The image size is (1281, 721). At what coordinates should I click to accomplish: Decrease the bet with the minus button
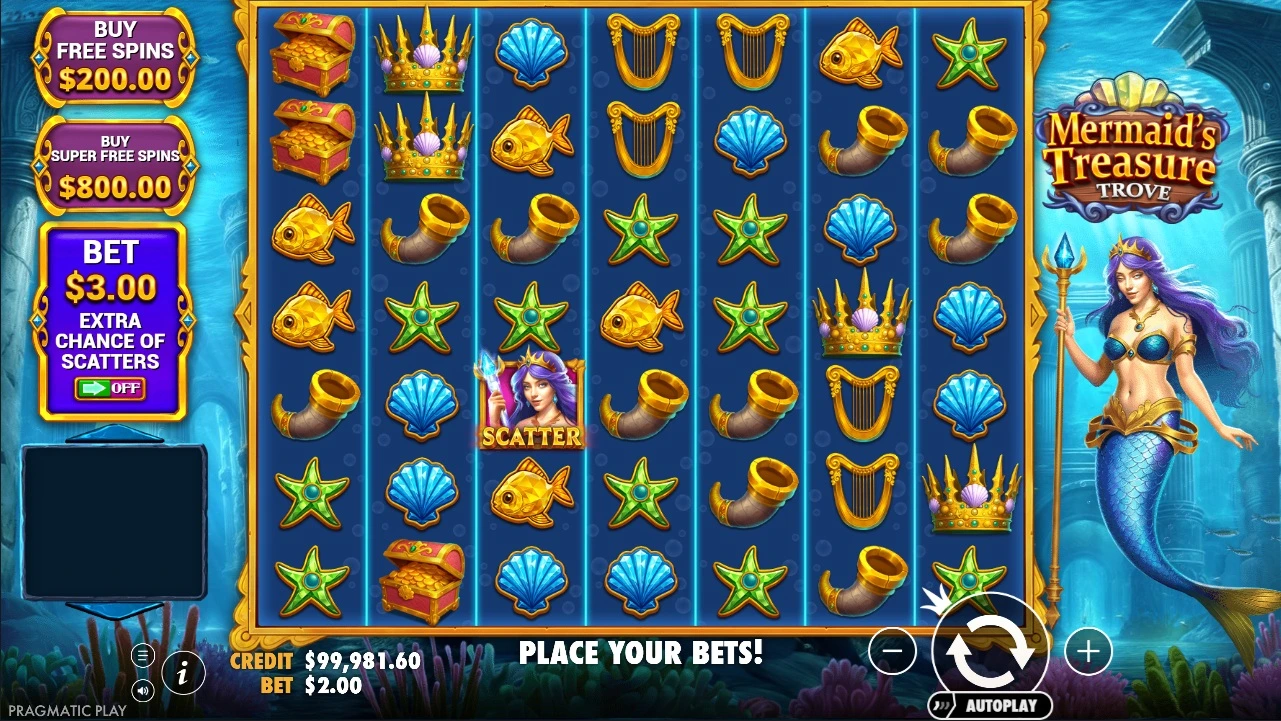(x=892, y=652)
